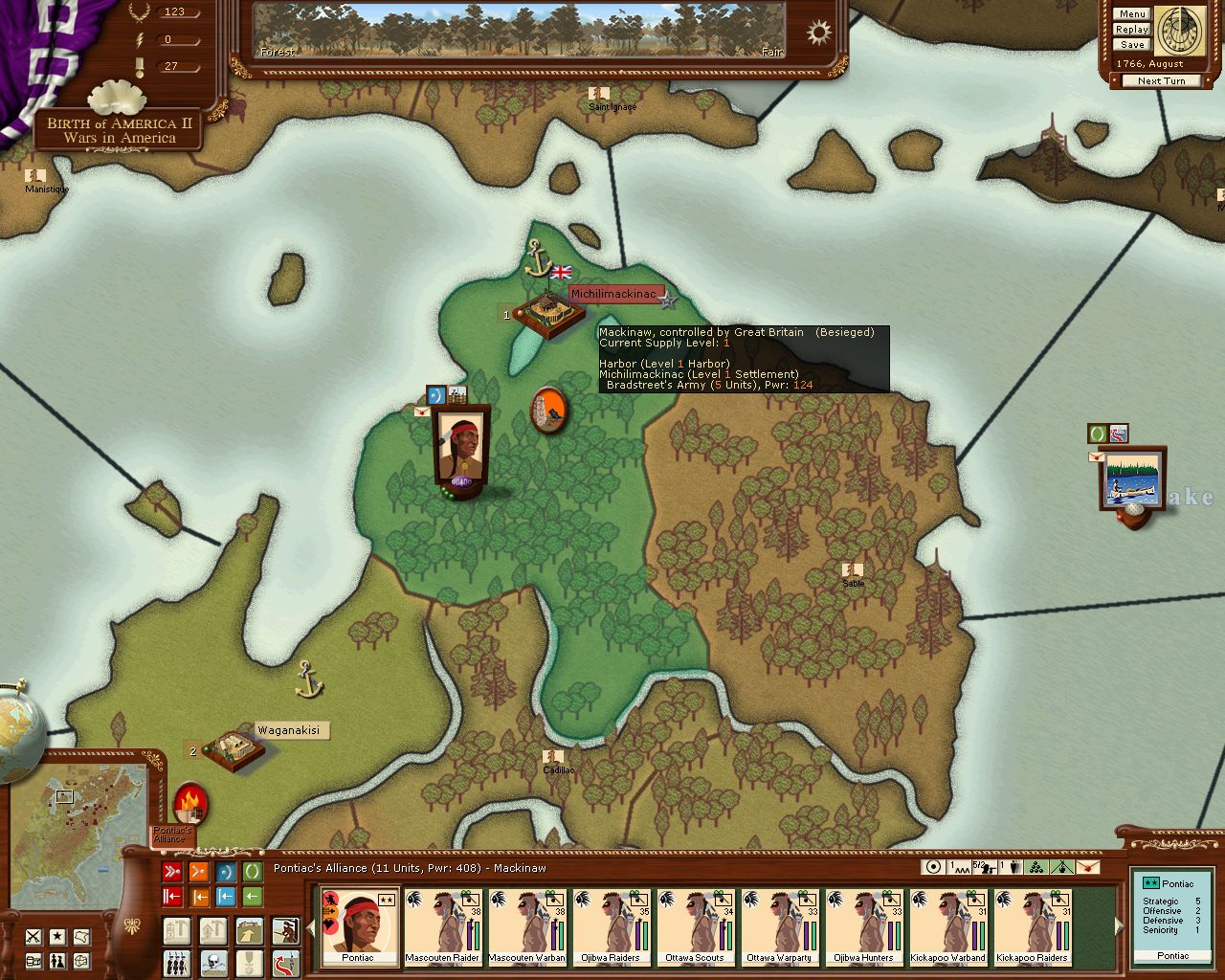Save the game with the Save button
Viewport: 1225px width, 980px height.
[1131, 45]
